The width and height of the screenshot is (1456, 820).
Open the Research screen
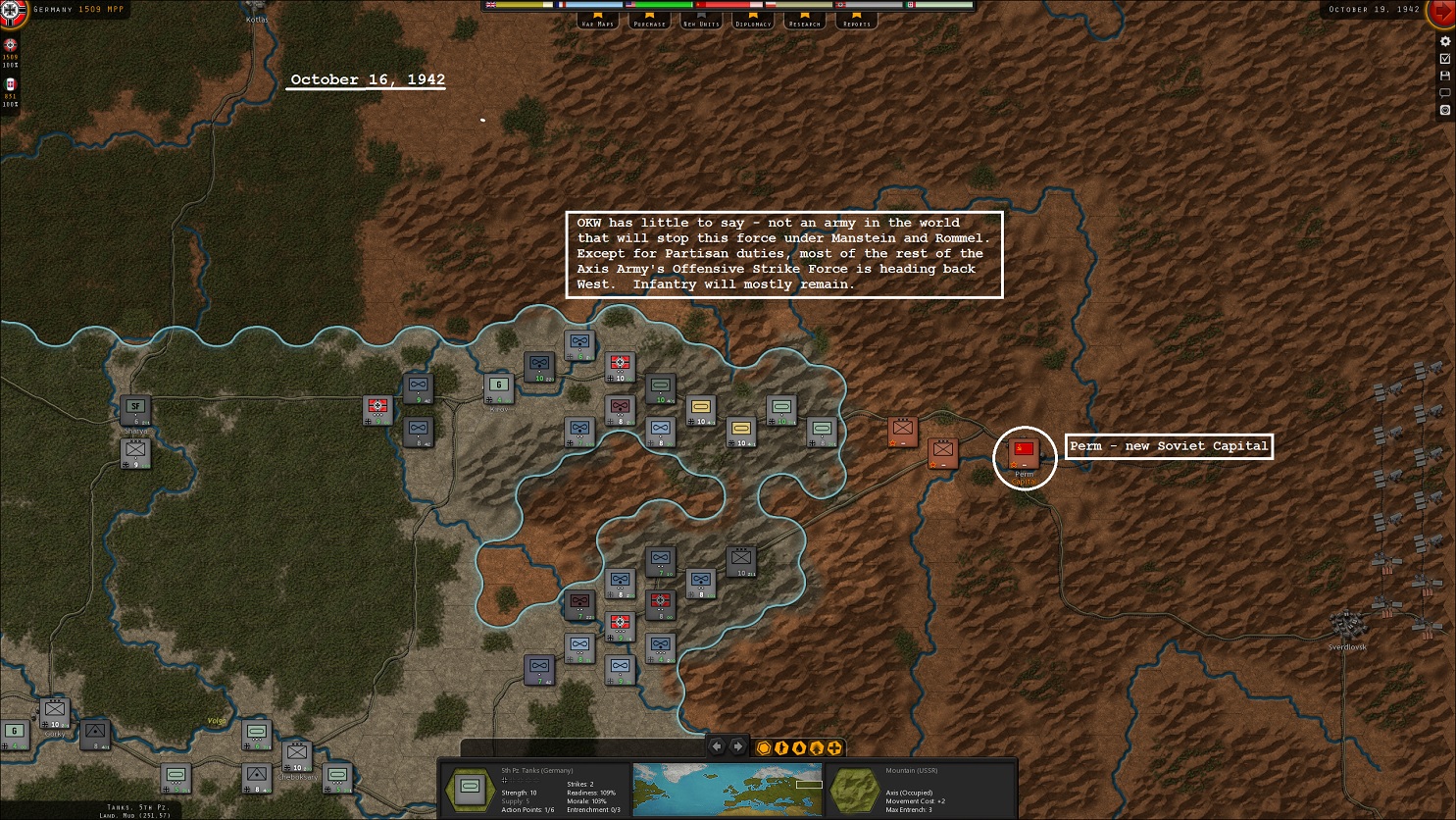(x=805, y=20)
